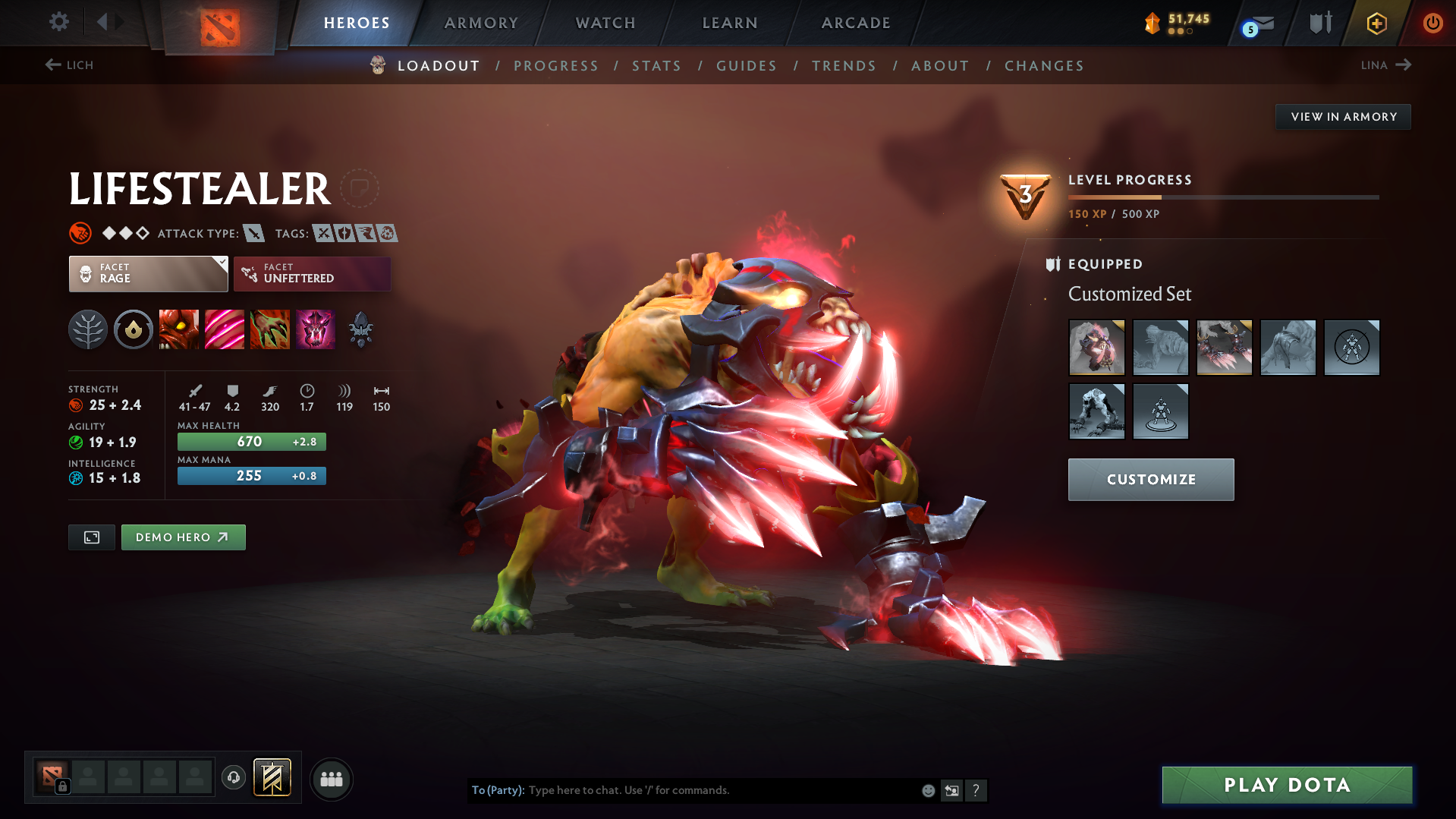The image size is (1456, 819).
Task: Switch to the Watch tab
Action: (x=605, y=23)
